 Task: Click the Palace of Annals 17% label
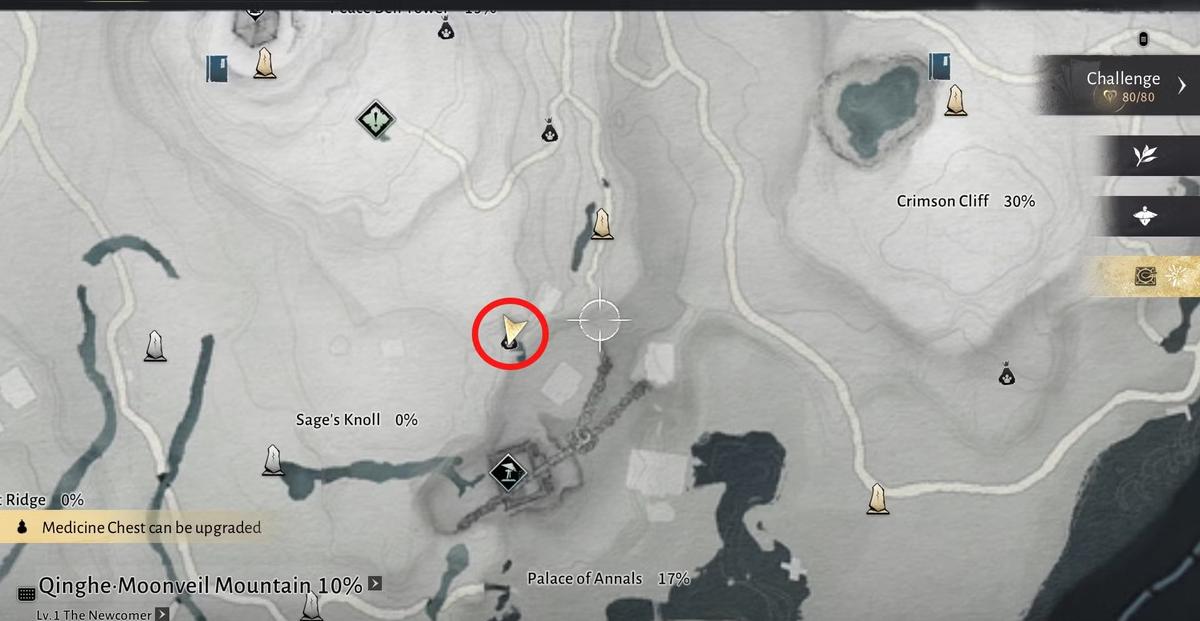click(x=608, y=579)
